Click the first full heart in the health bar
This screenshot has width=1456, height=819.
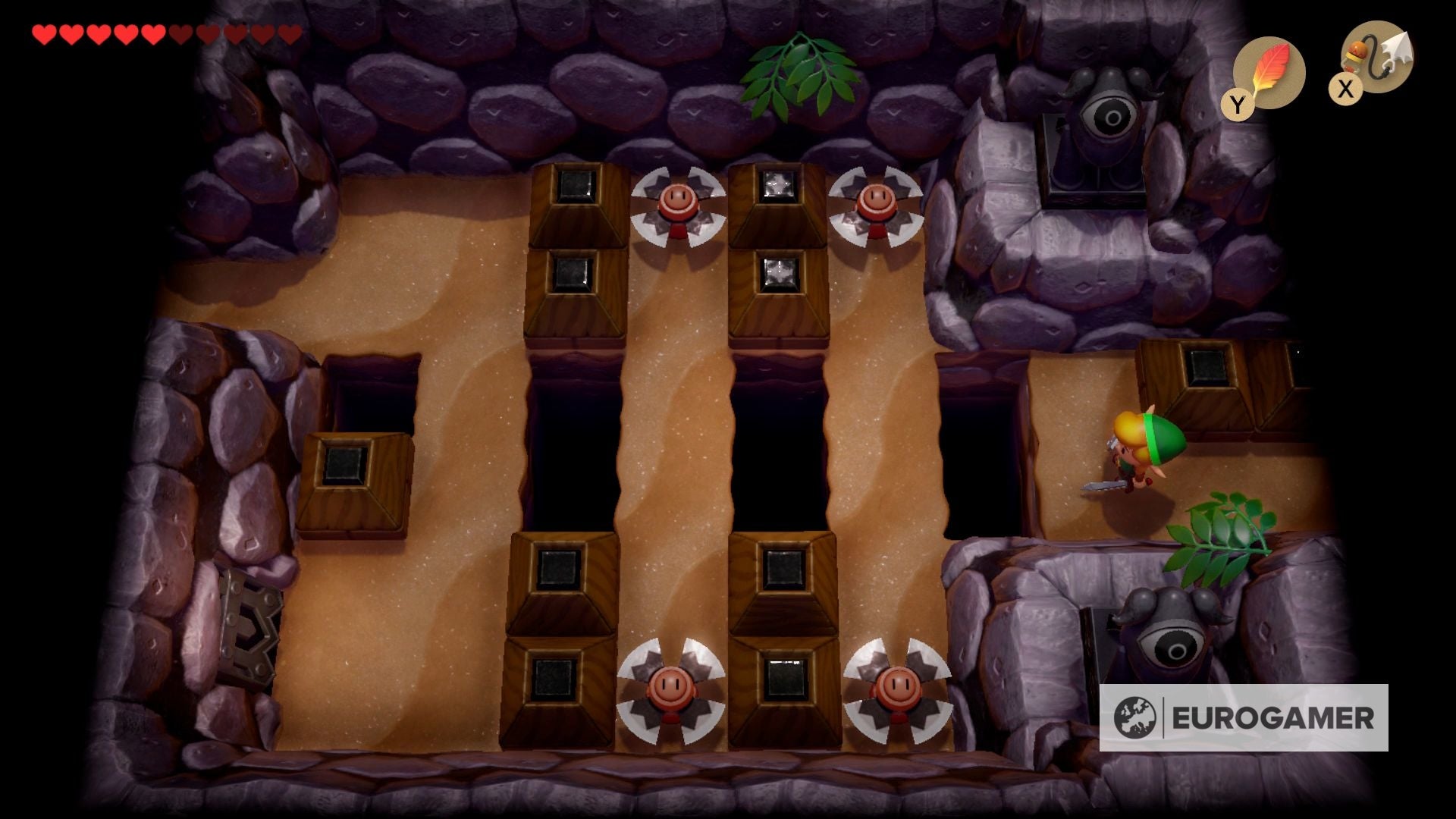45,34
